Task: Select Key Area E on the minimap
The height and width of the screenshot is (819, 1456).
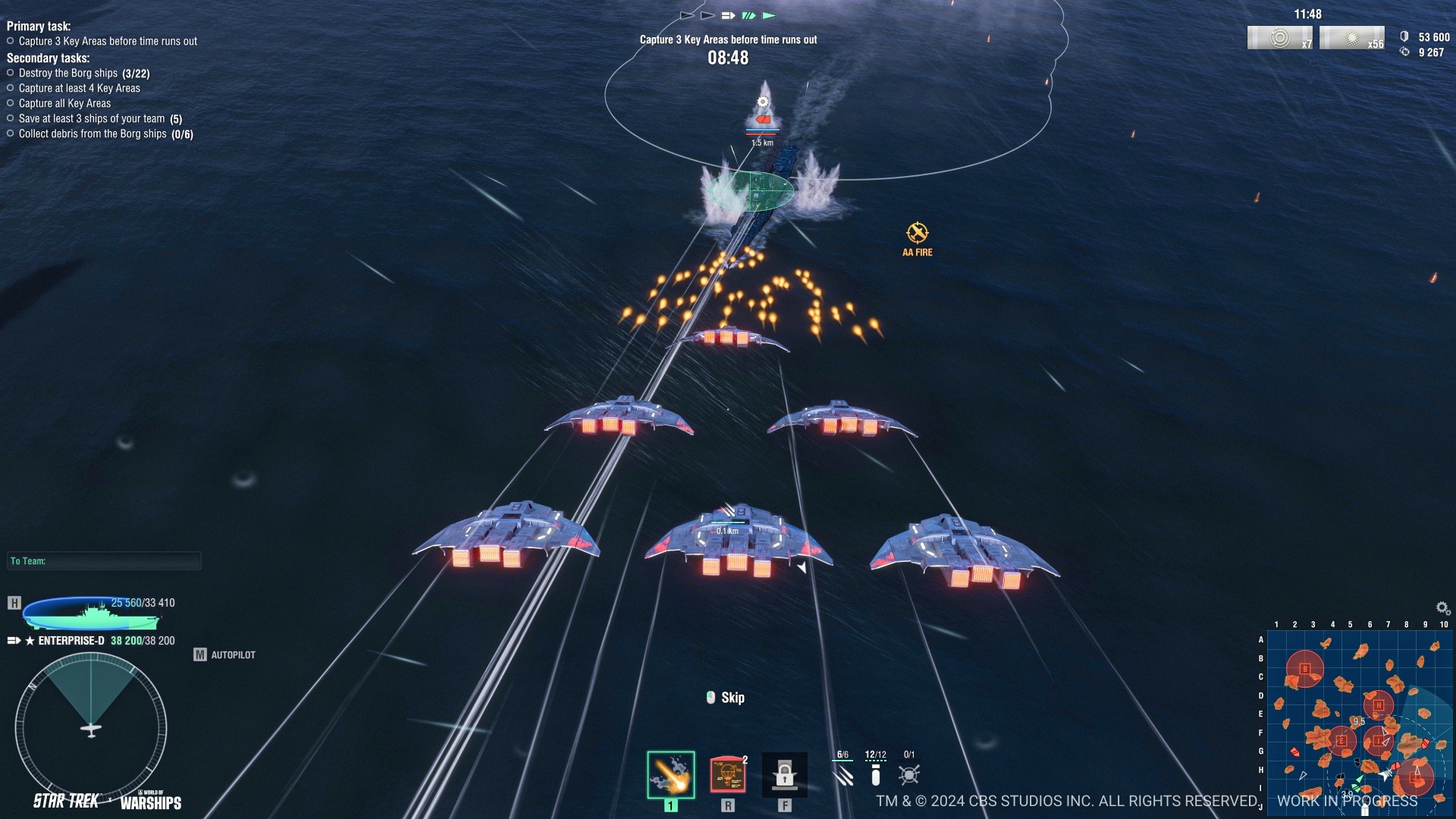Action: click(1341, 741)
